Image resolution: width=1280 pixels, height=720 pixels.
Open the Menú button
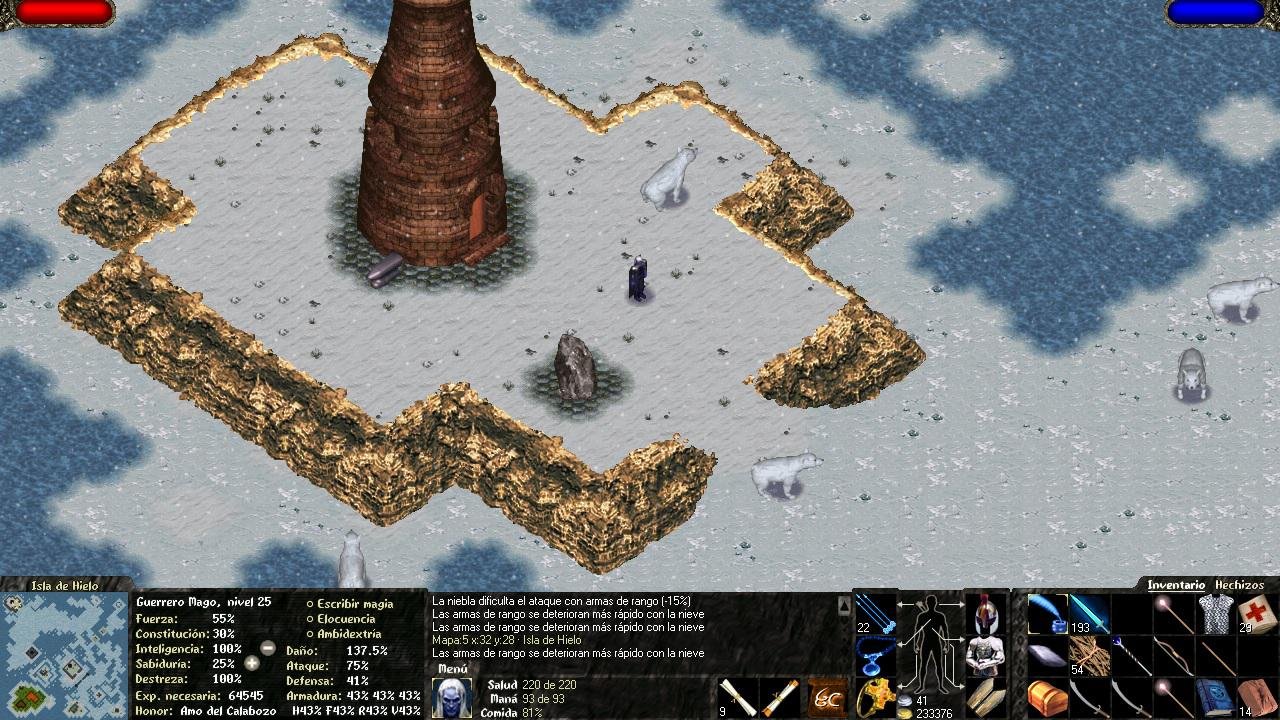(x=452, y=669)
